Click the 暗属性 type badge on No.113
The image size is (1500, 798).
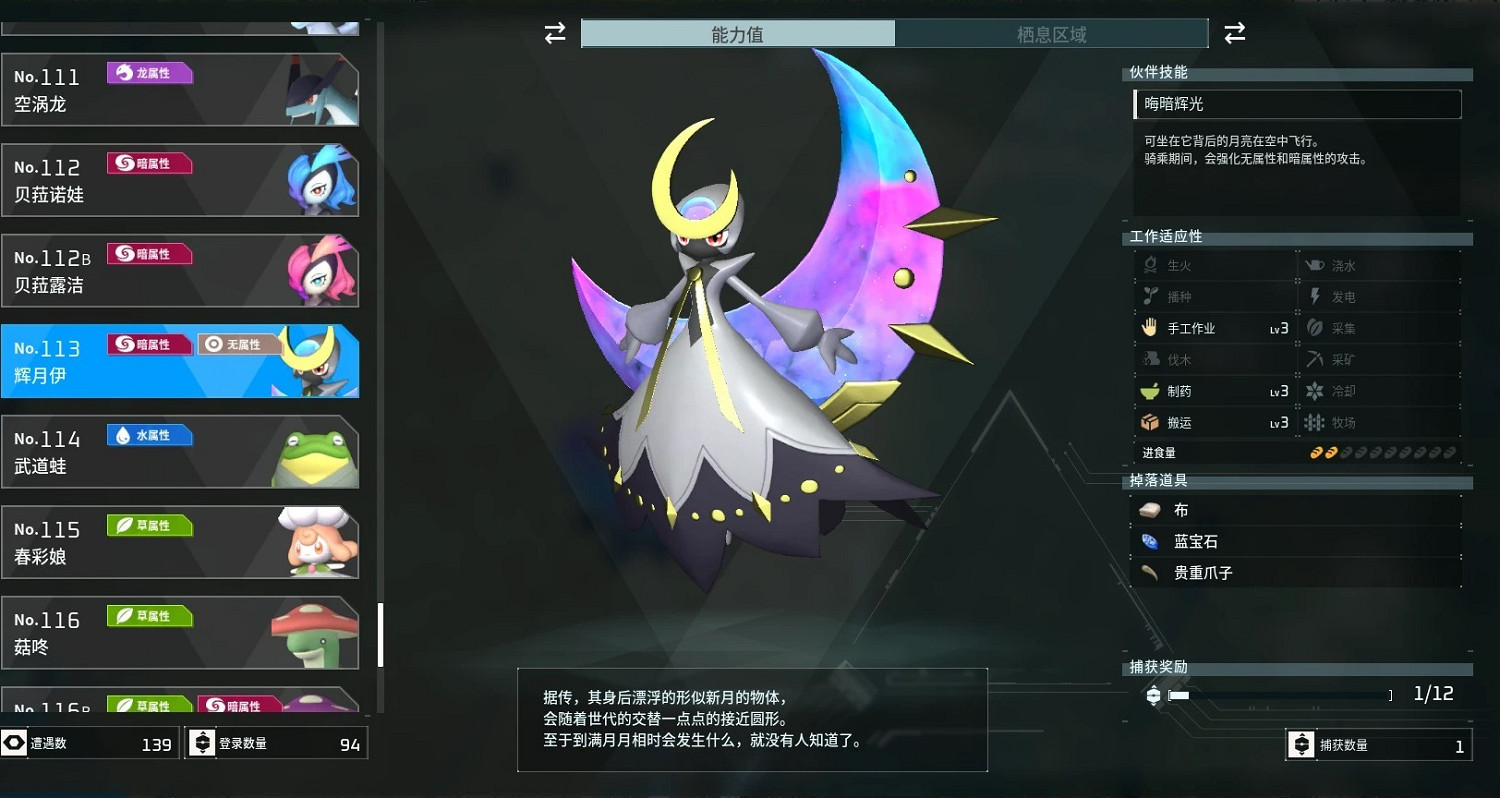coord(148,343)
